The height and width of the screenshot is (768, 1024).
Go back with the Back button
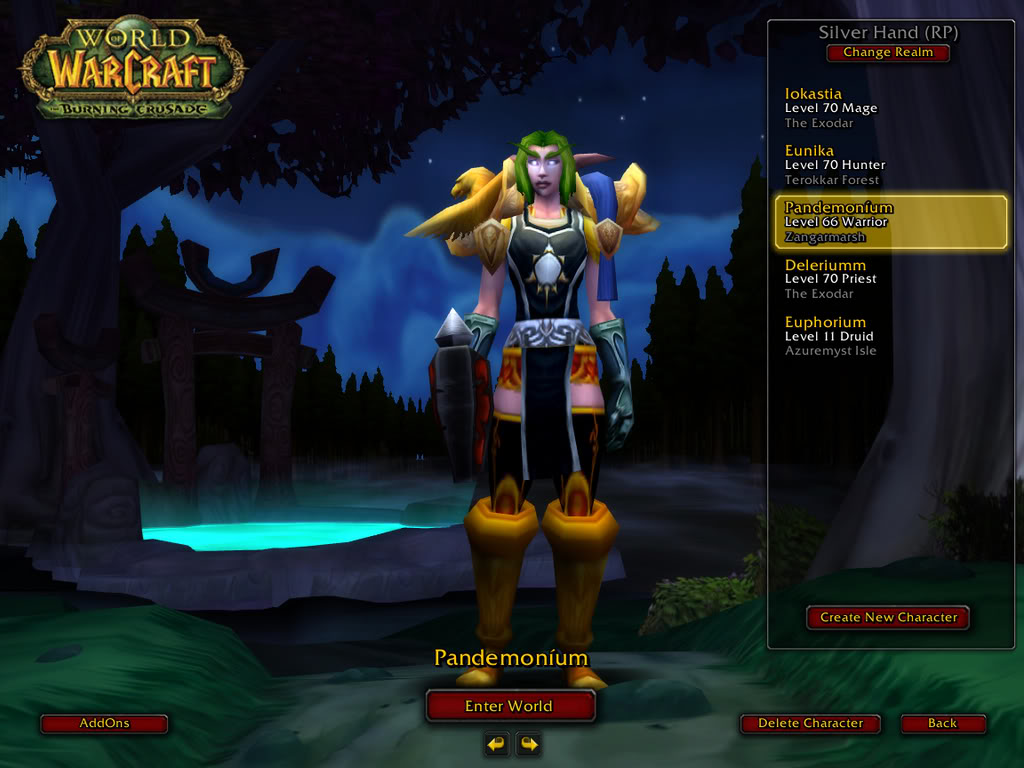pos(942,723)
